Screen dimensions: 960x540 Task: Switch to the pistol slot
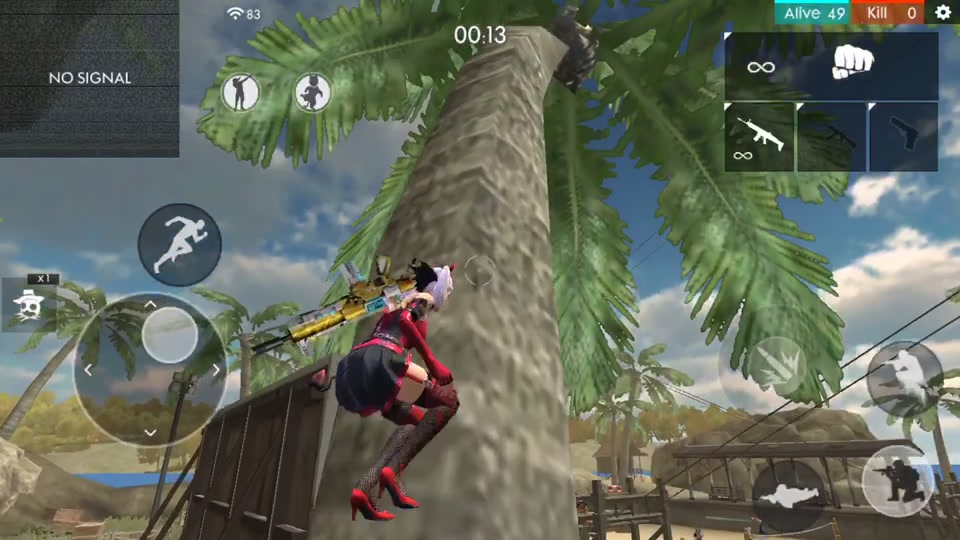[903, 136]
